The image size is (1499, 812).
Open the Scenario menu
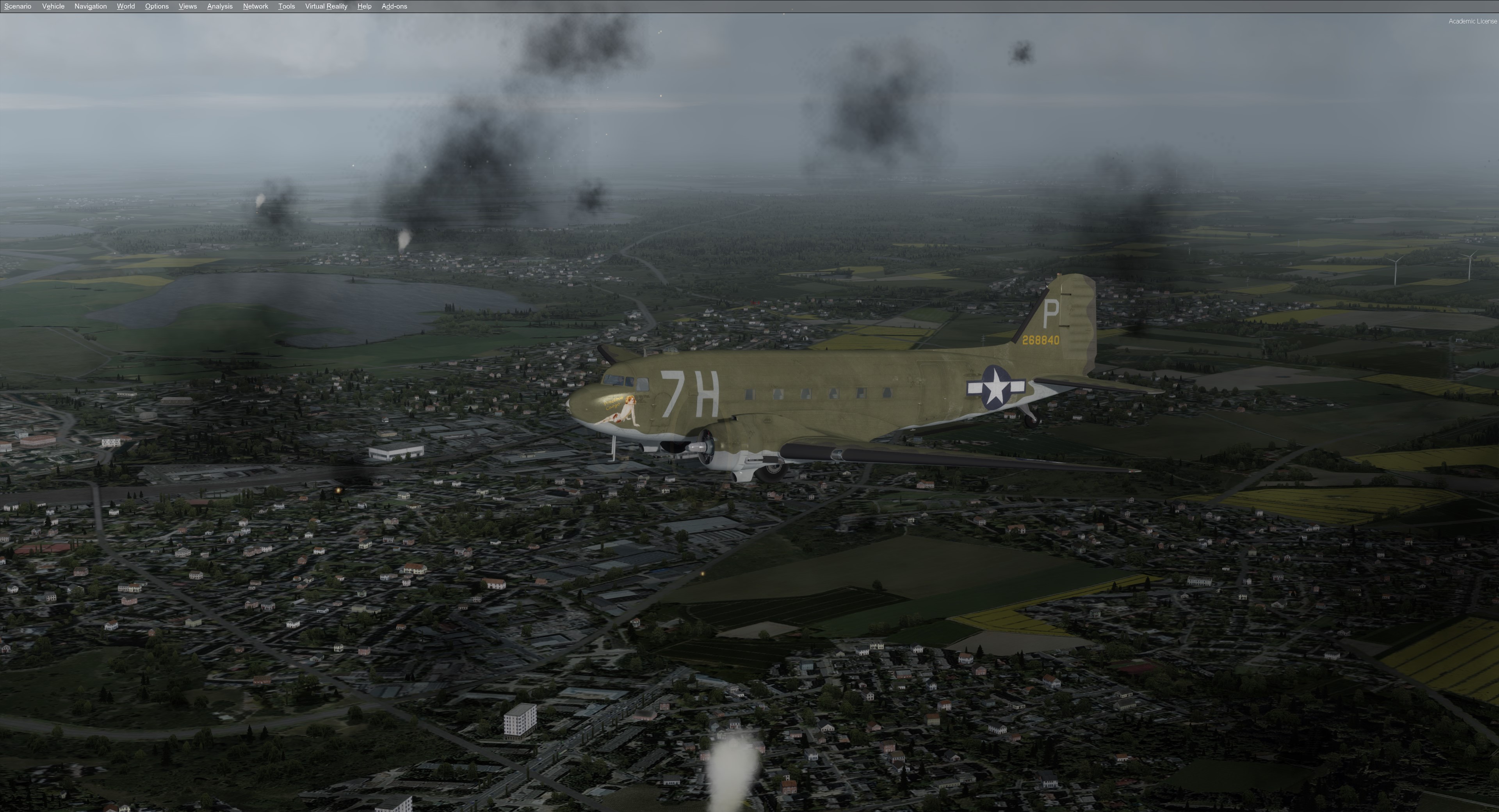tap(18, 6)
